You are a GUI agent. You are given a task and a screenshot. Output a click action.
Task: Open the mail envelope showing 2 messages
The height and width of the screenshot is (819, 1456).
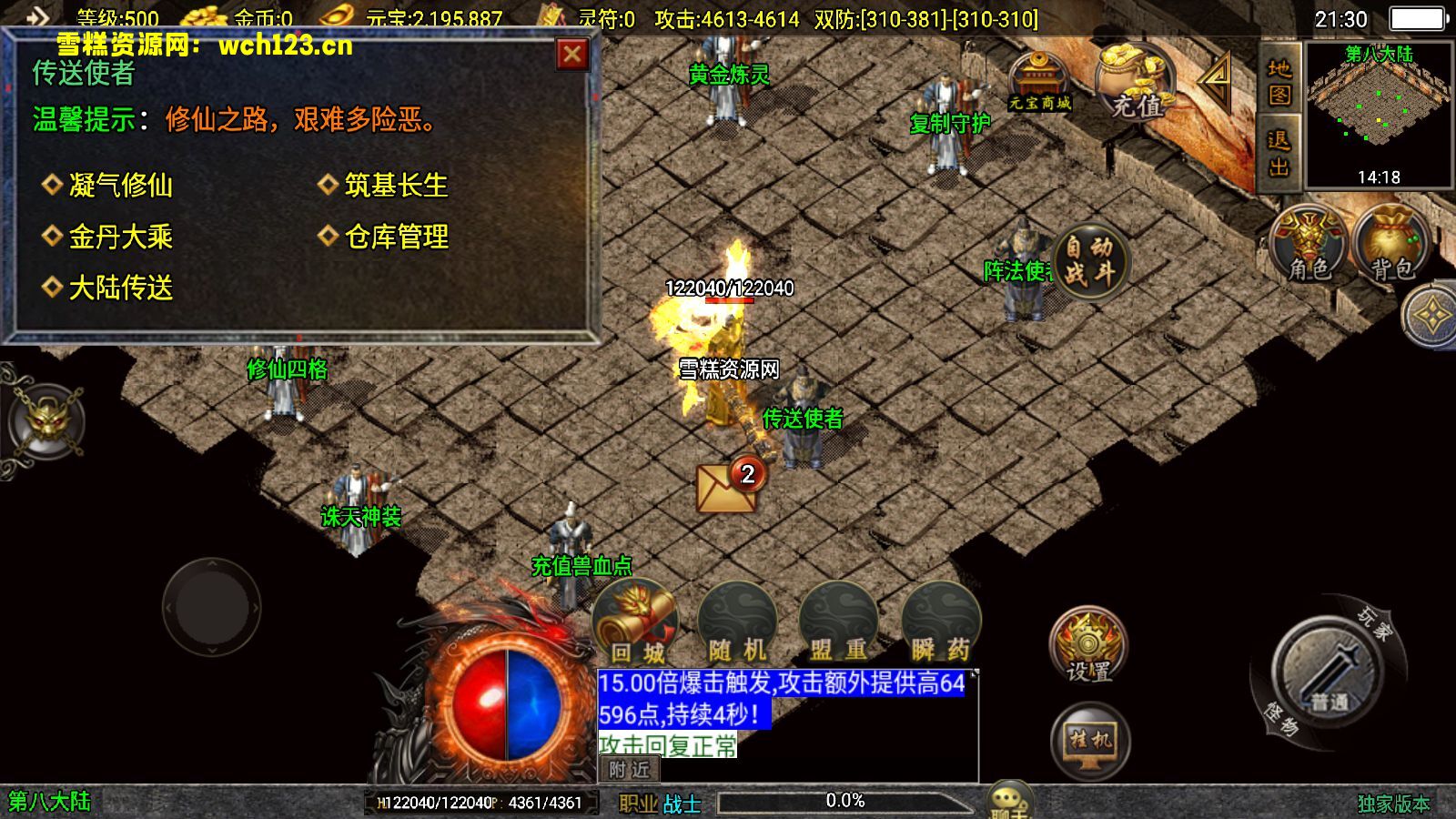pos(723,487)
